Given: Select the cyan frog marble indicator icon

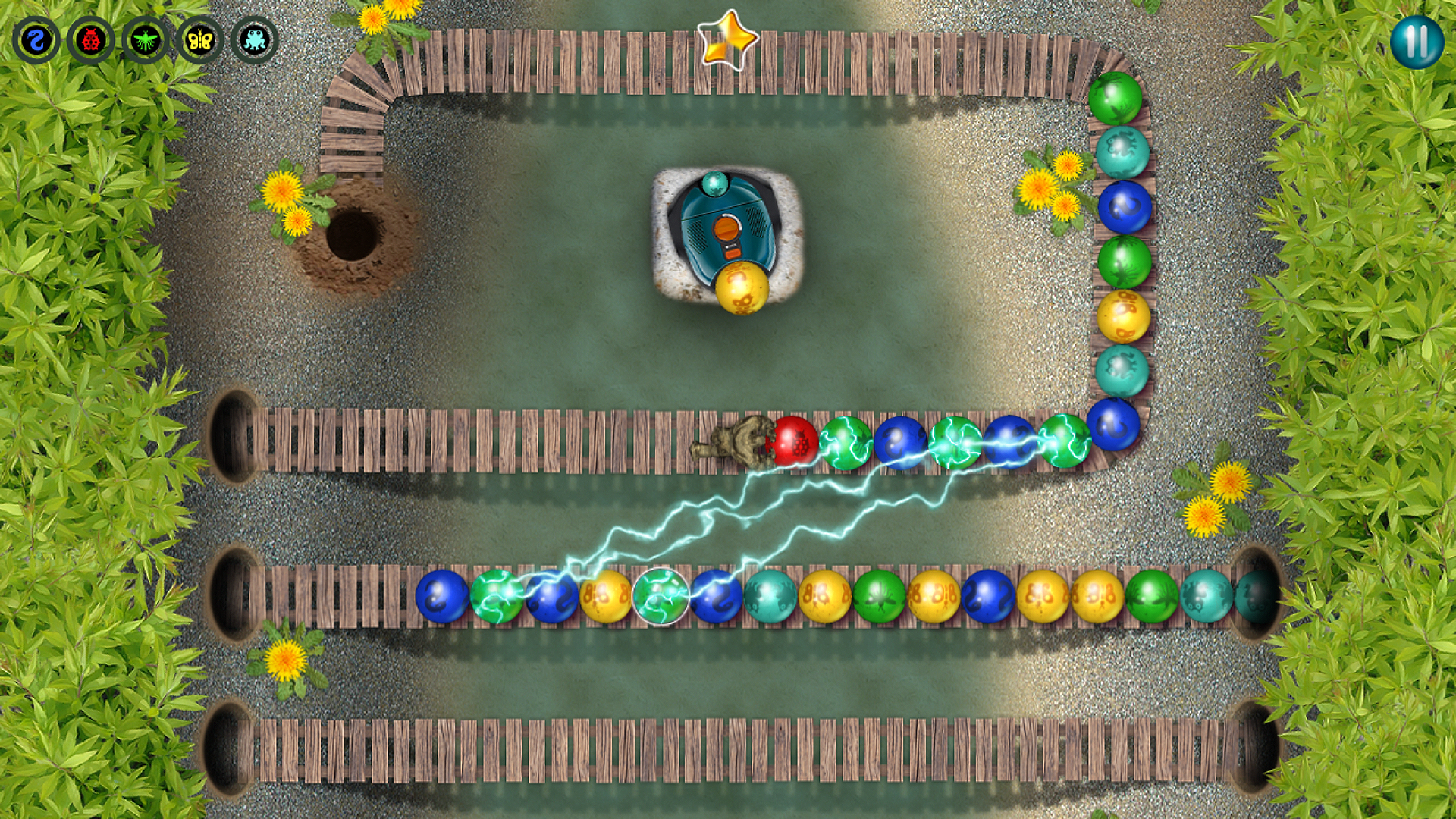Looking at the screenshot, I should click(x=255, y=39).
